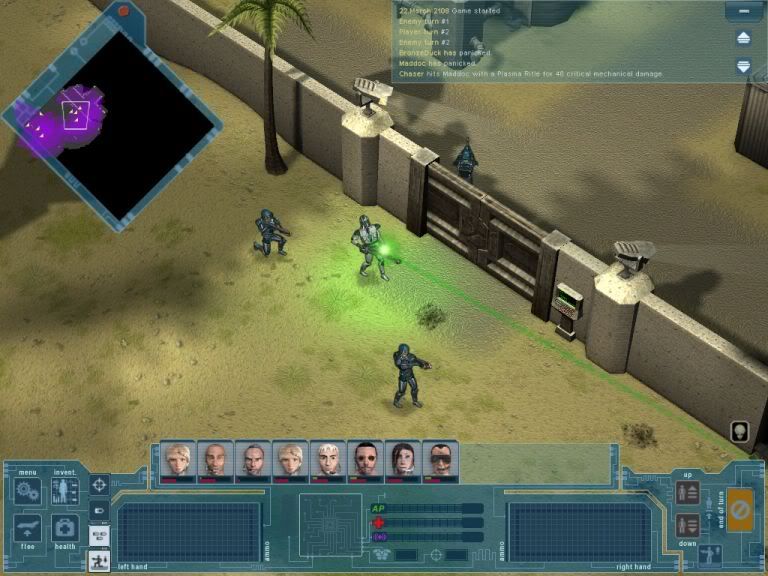Move up one level with the up button
The image size is (768, 576).
tap(686, 492)
